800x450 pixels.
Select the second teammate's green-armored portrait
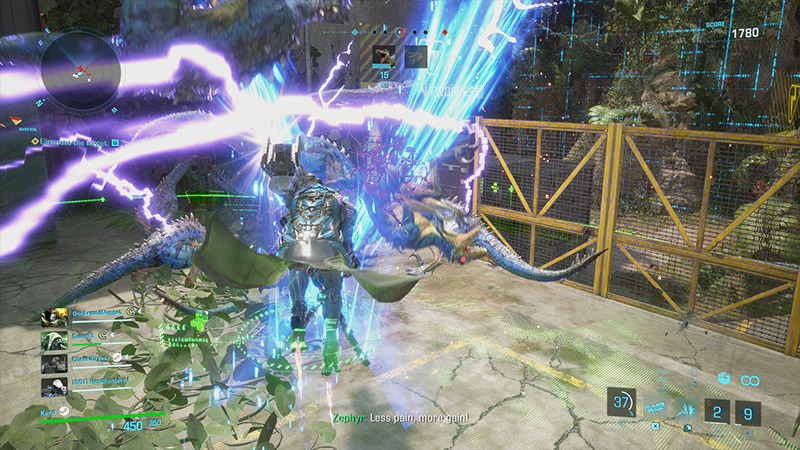[53, 341]
